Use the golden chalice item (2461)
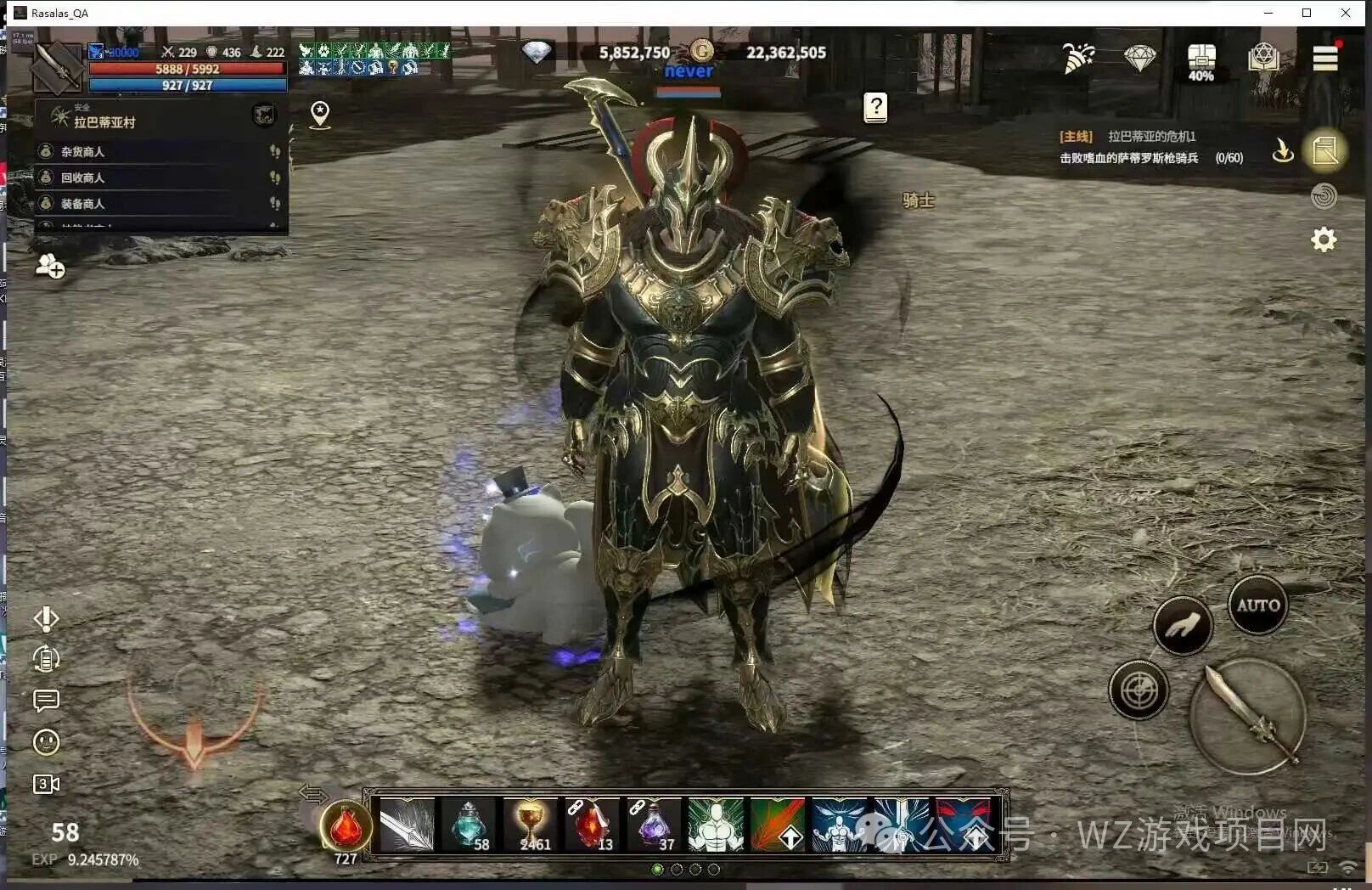The image size is (1372, 890). pyautogui.click(x=531, y=825)
